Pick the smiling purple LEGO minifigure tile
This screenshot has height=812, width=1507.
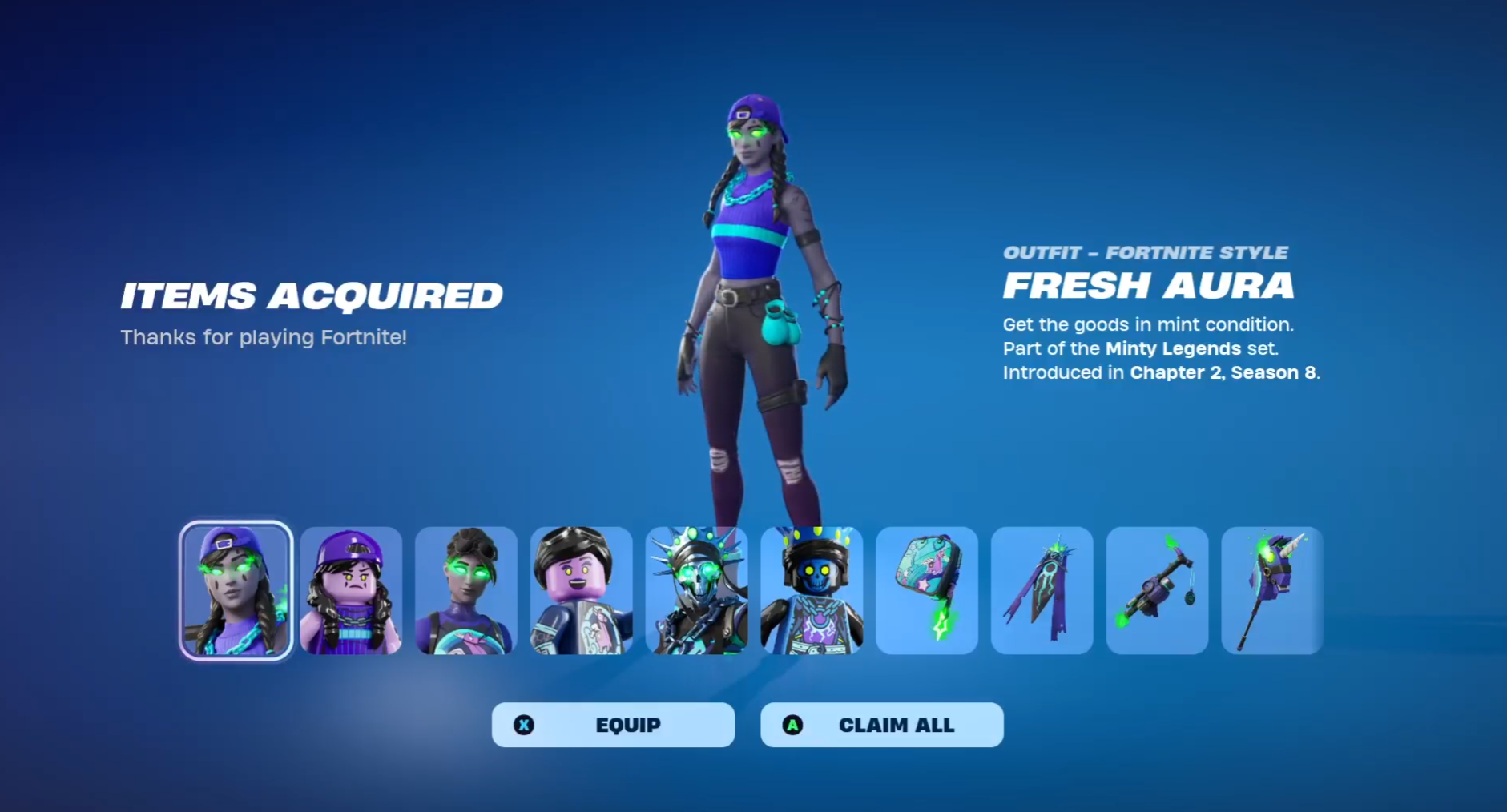tap(582, 590)
